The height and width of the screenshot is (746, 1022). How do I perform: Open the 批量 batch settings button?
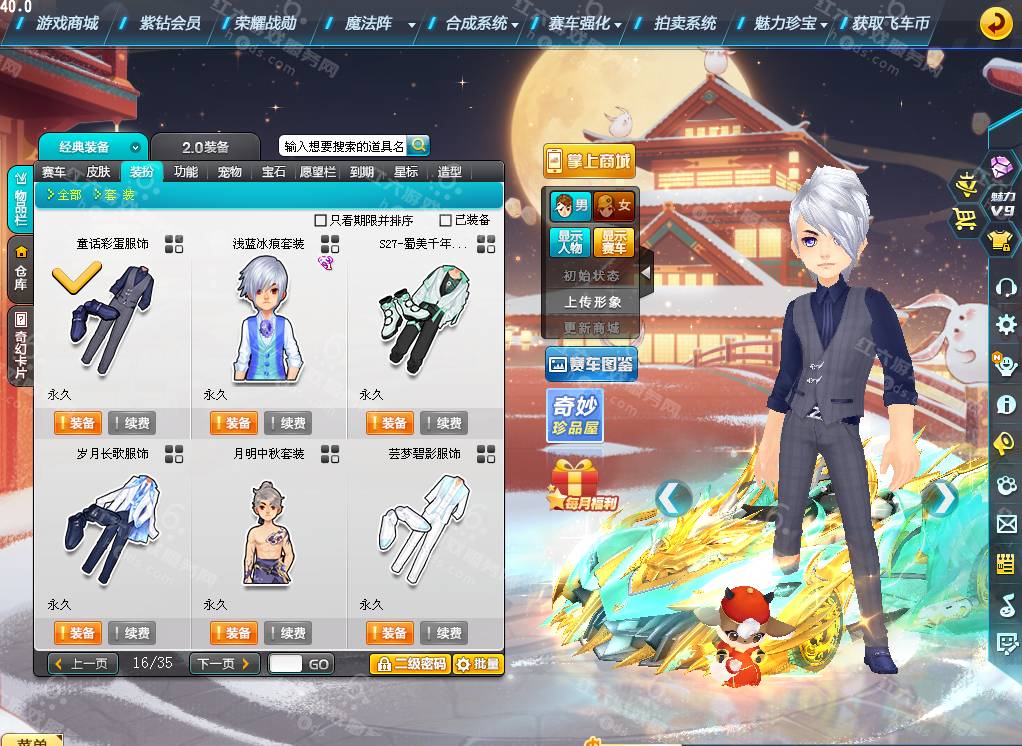tap(477, 664)
